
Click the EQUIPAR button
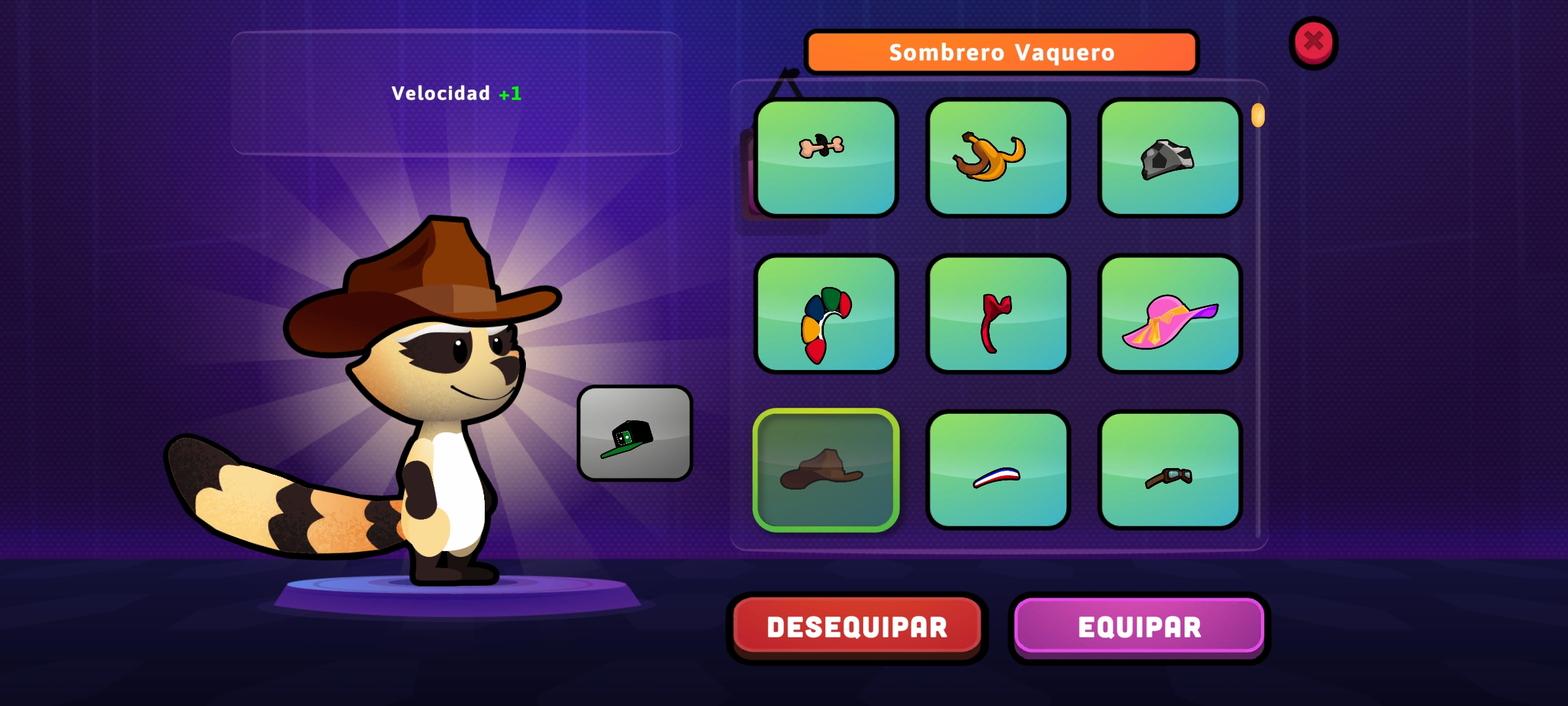pyautogui.click(x=1139, y=627)
